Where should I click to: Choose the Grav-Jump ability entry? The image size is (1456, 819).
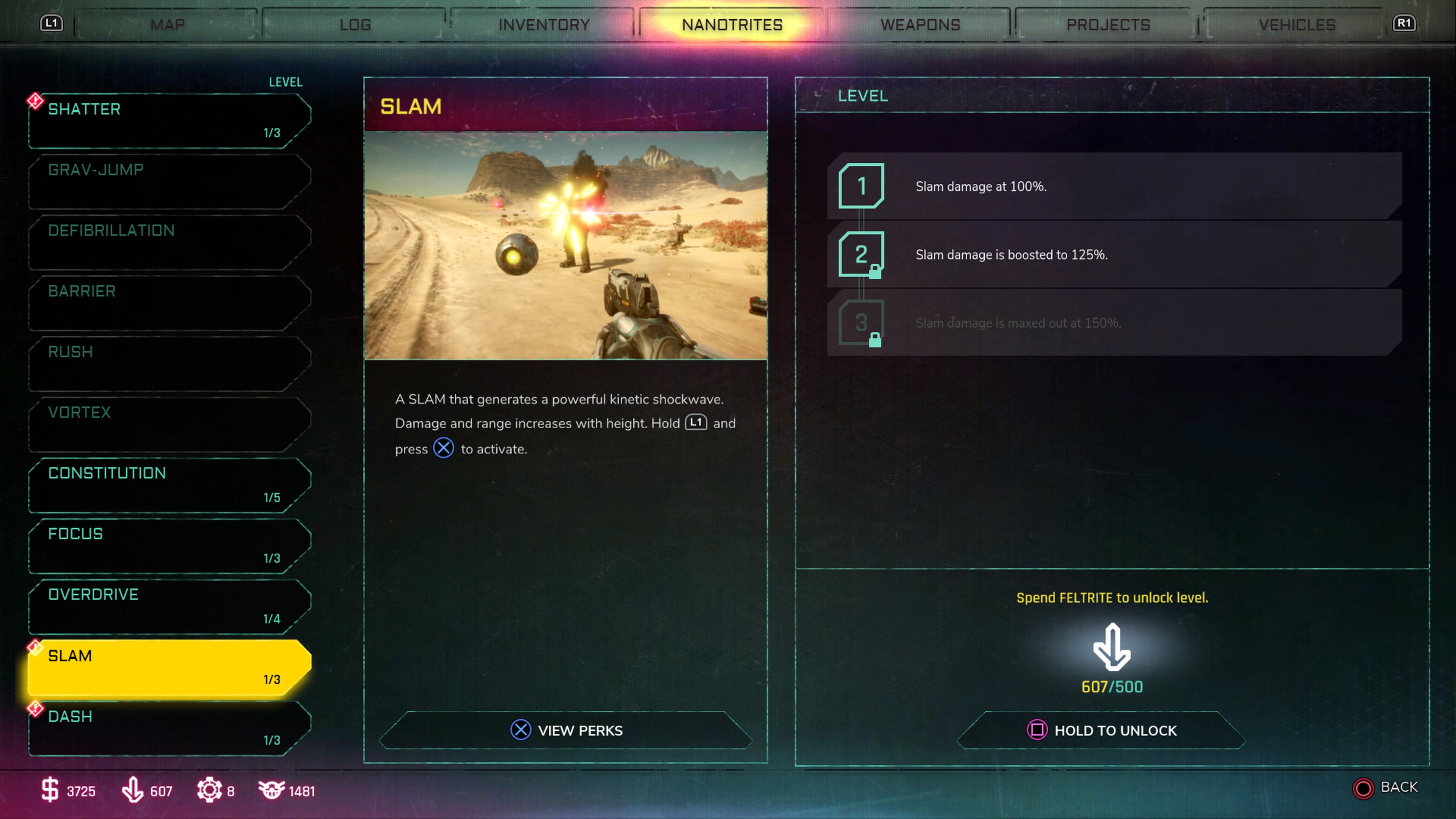click(169, 181)
